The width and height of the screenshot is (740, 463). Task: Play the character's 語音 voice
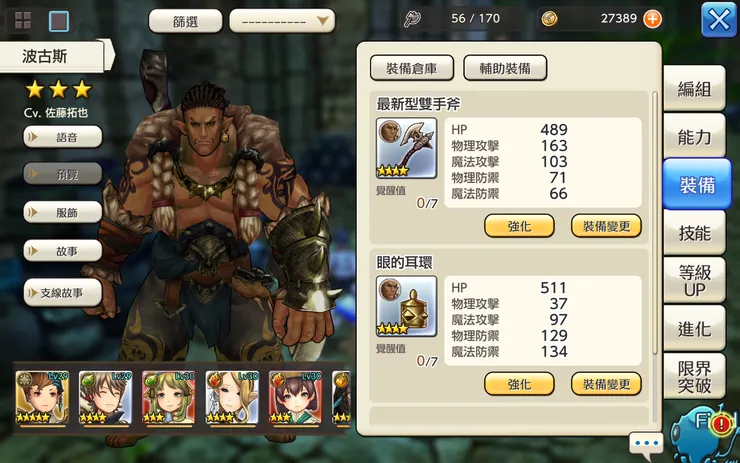pos(62,136)
